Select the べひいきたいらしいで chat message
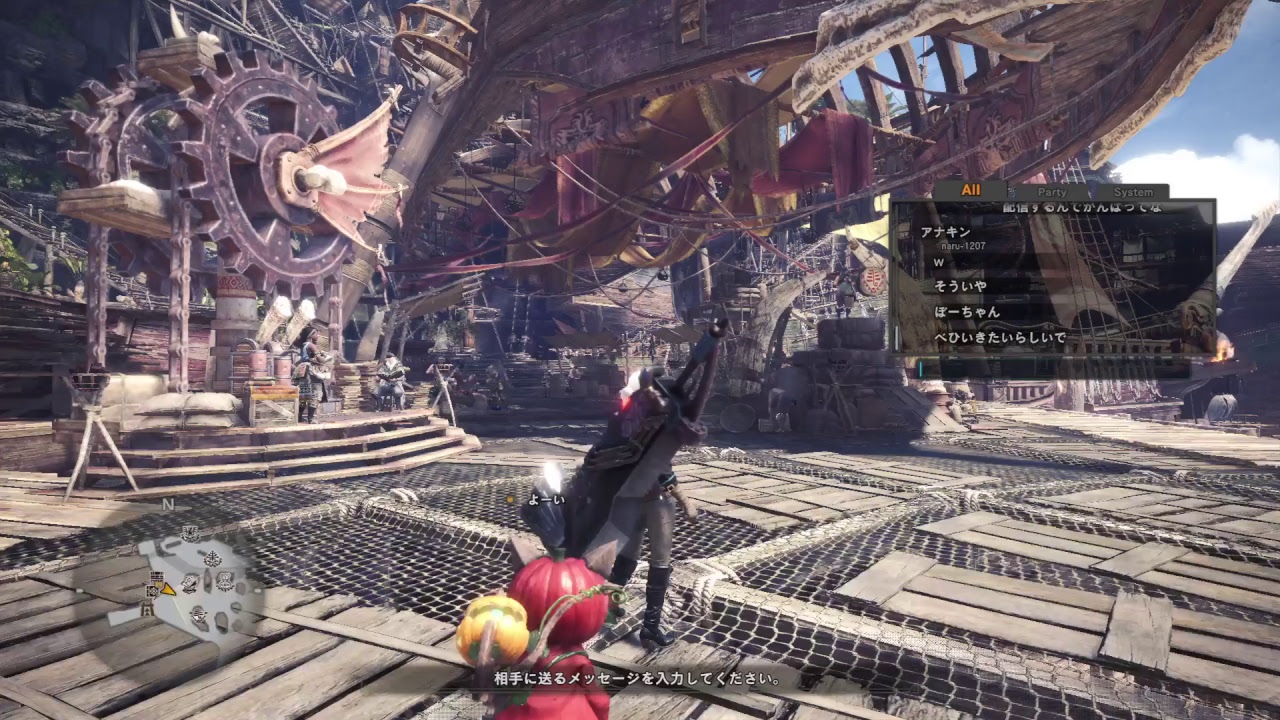The width and height of the screenshot is (1280, 720). click(x=1000, y=337)
